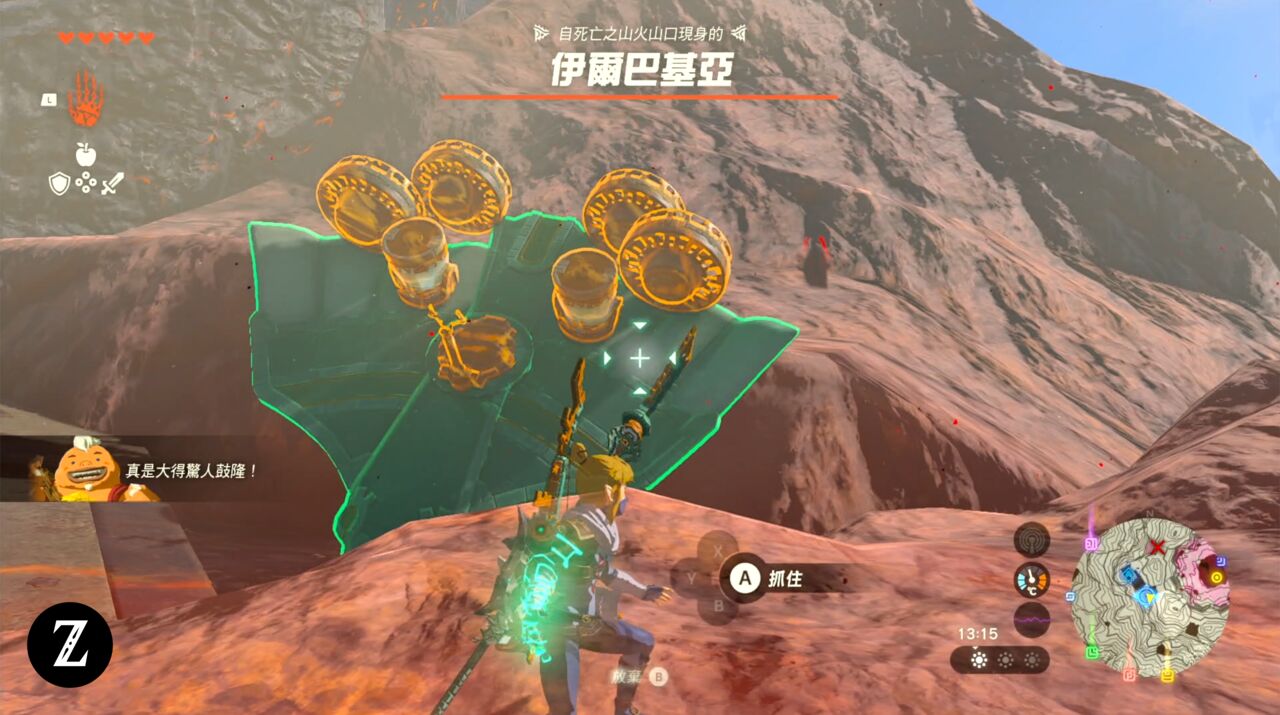
Task: Click the round Z channel logo
Action: coord(70,645)
